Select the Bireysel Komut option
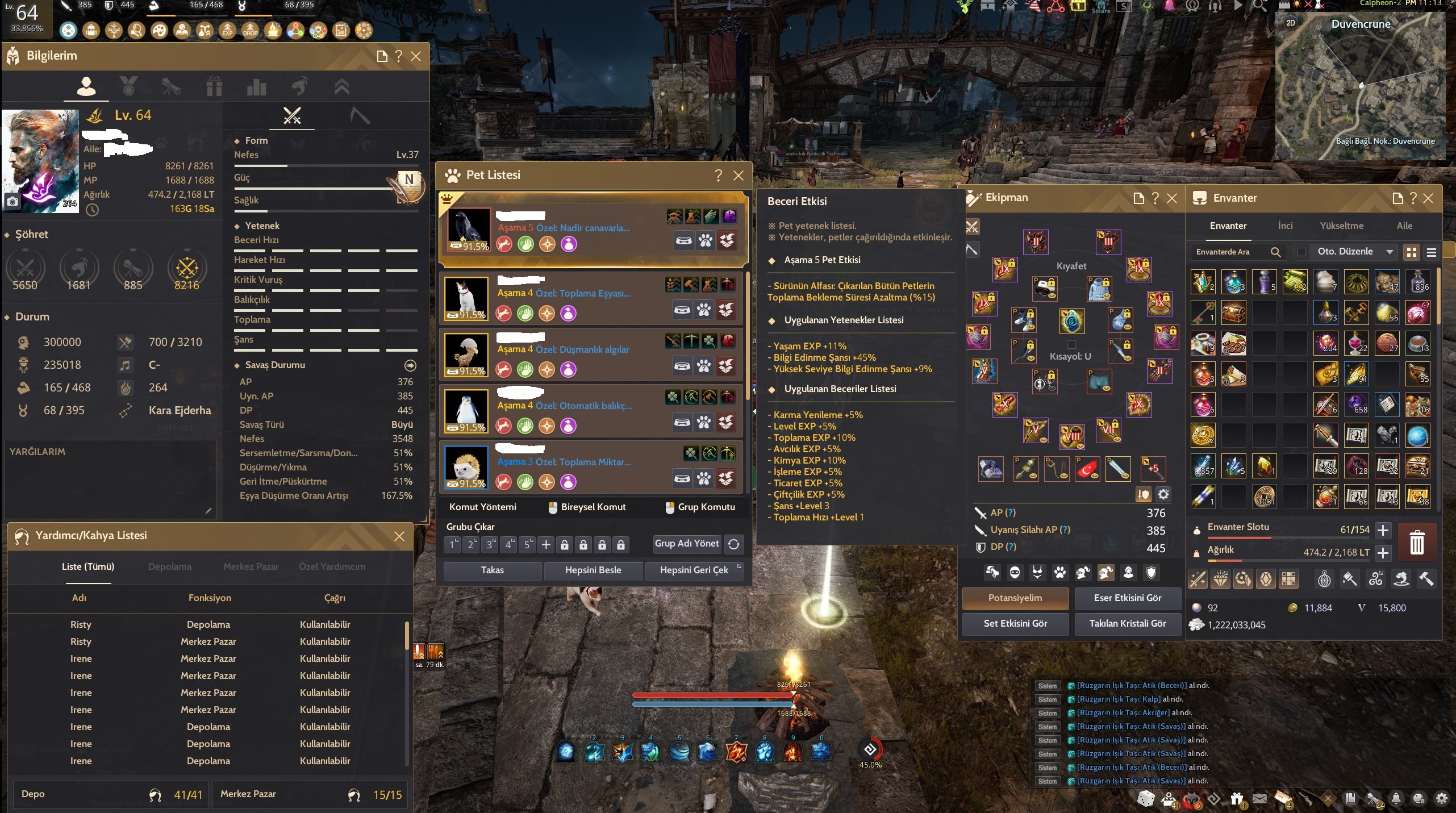This screenshot has height=813, width=1456. pyautogui.click(x=587, y=507)
